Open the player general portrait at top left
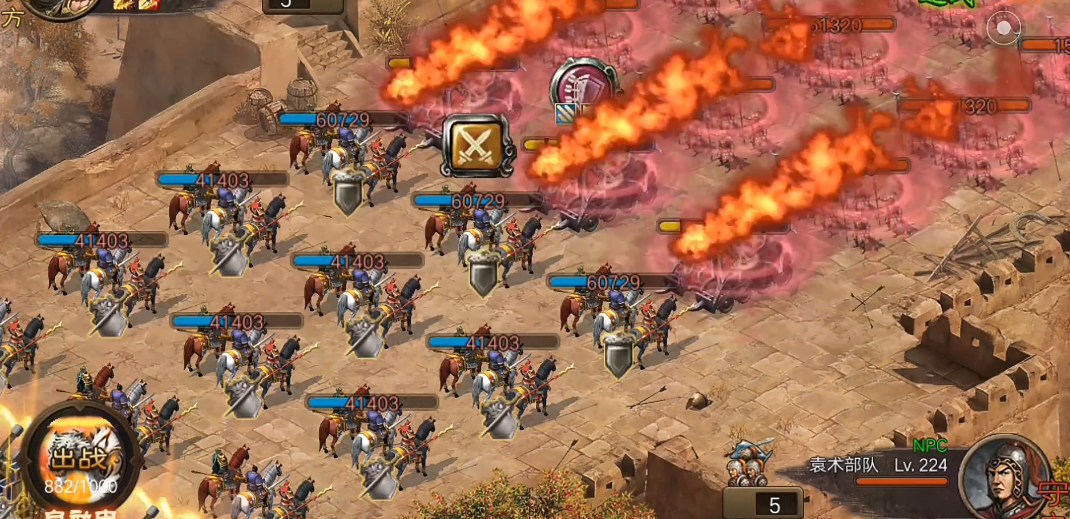Image resolution: width=1070 pixels, height=519 pixels. click(62, 8)
